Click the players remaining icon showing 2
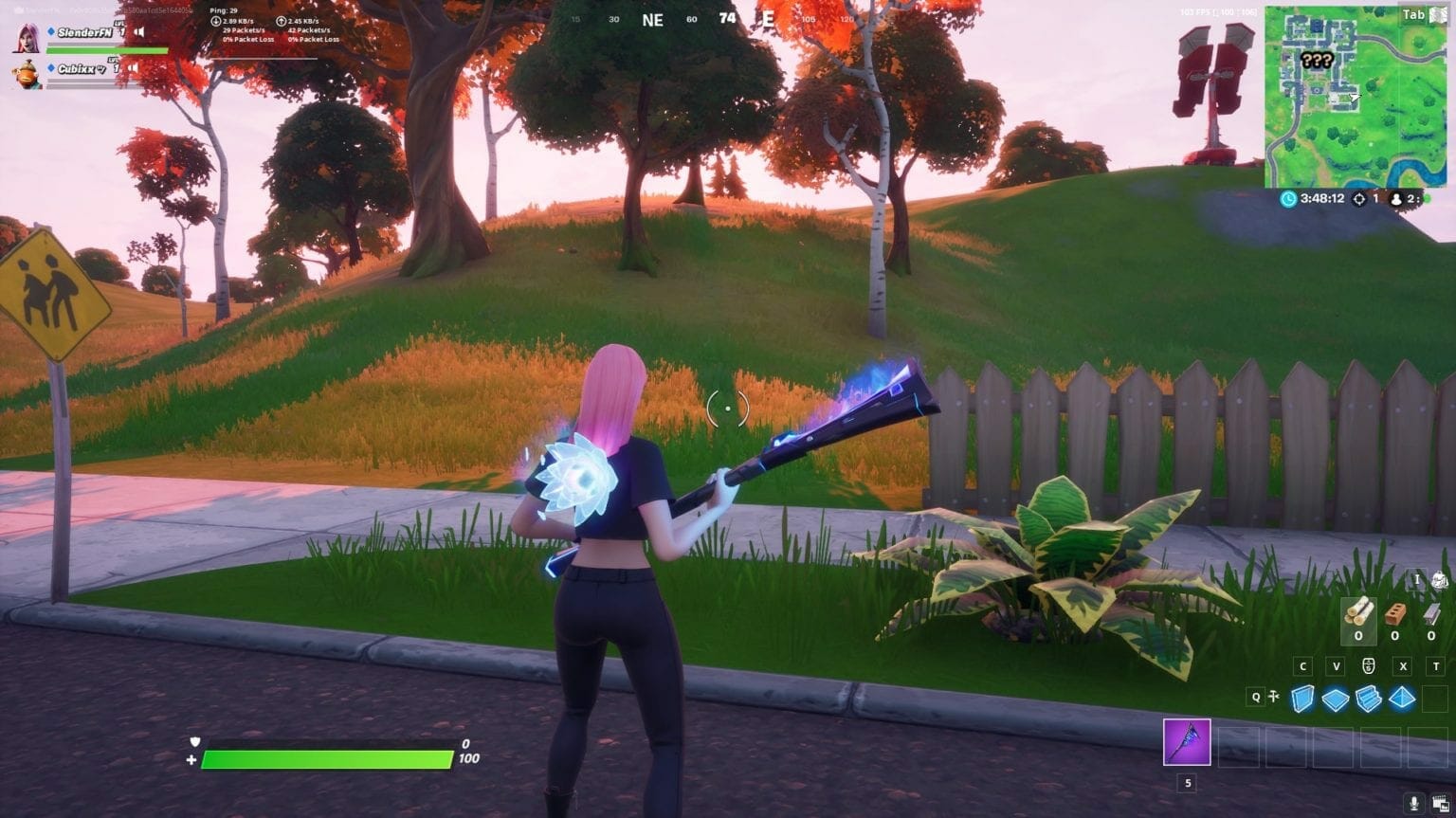The height and width of the screenshot is (818, 1456). [x=1396, y=200]
